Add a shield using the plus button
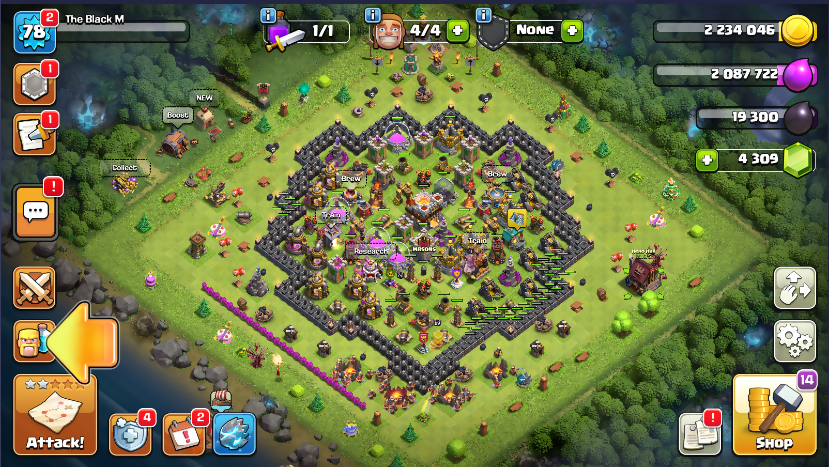This screenshot has height=467, width=829. pyautogui.click(x=572, y=30)
